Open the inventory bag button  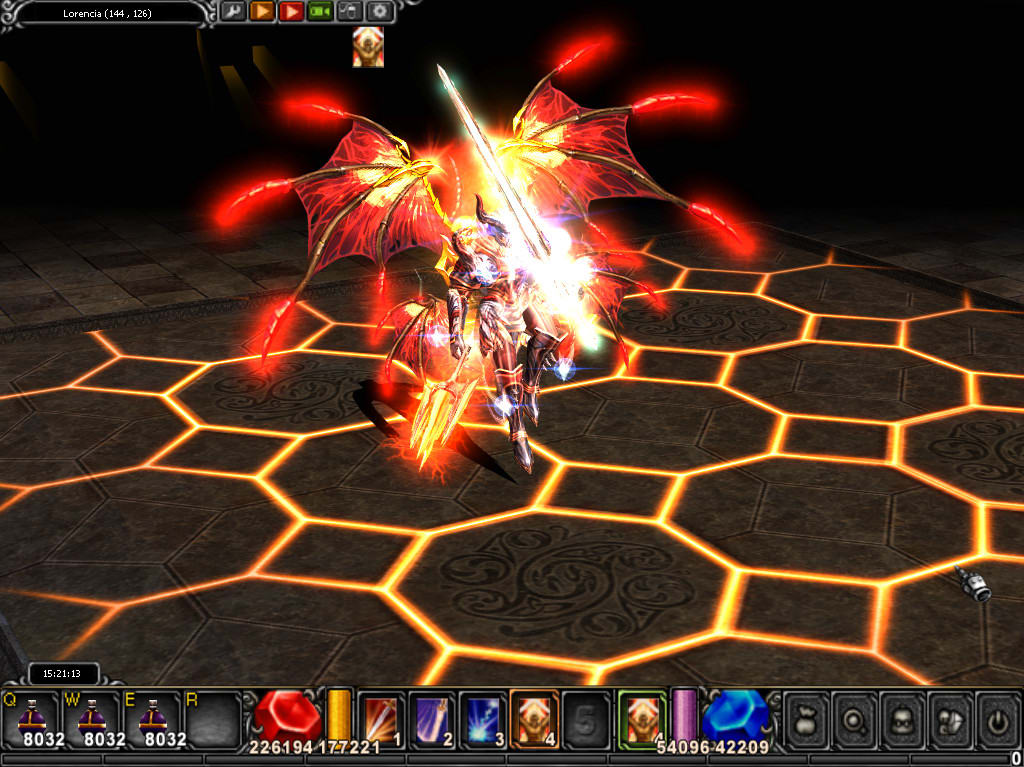pyautogui.click(x=806, y=719)
